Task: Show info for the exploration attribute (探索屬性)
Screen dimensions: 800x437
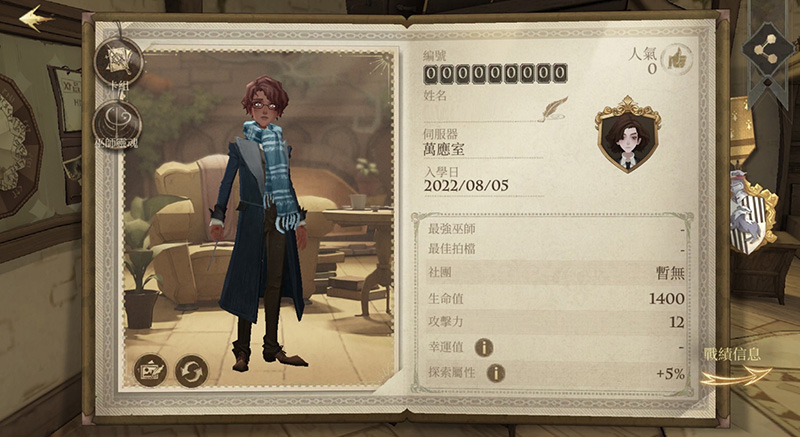Action: tap(495, 373)
